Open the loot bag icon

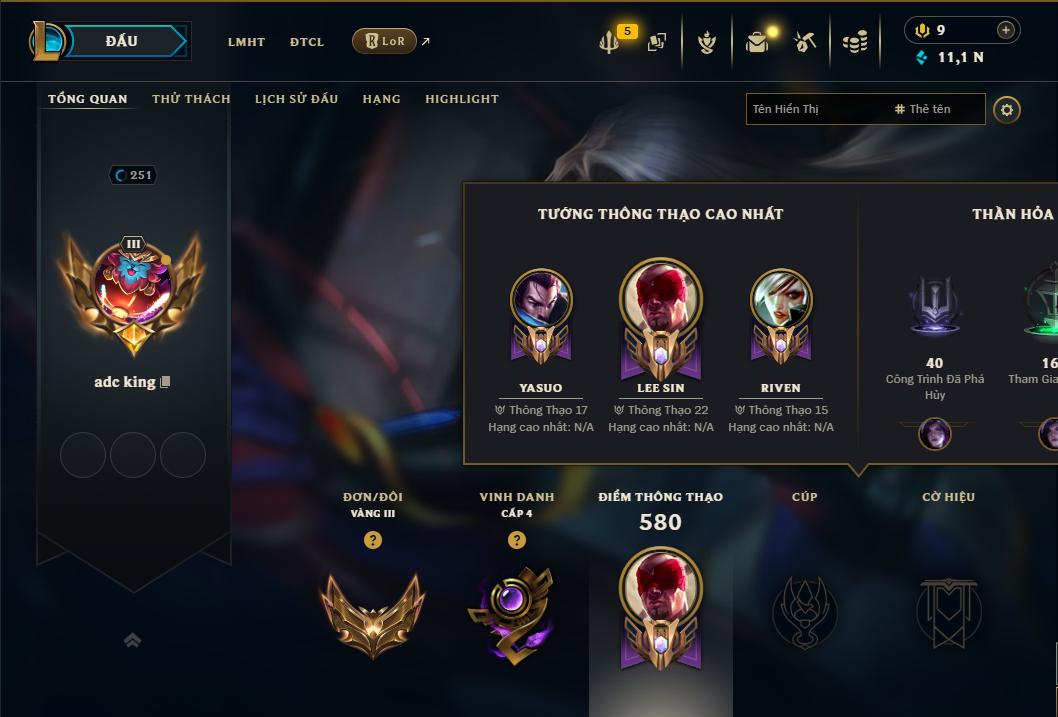point(757,42)
